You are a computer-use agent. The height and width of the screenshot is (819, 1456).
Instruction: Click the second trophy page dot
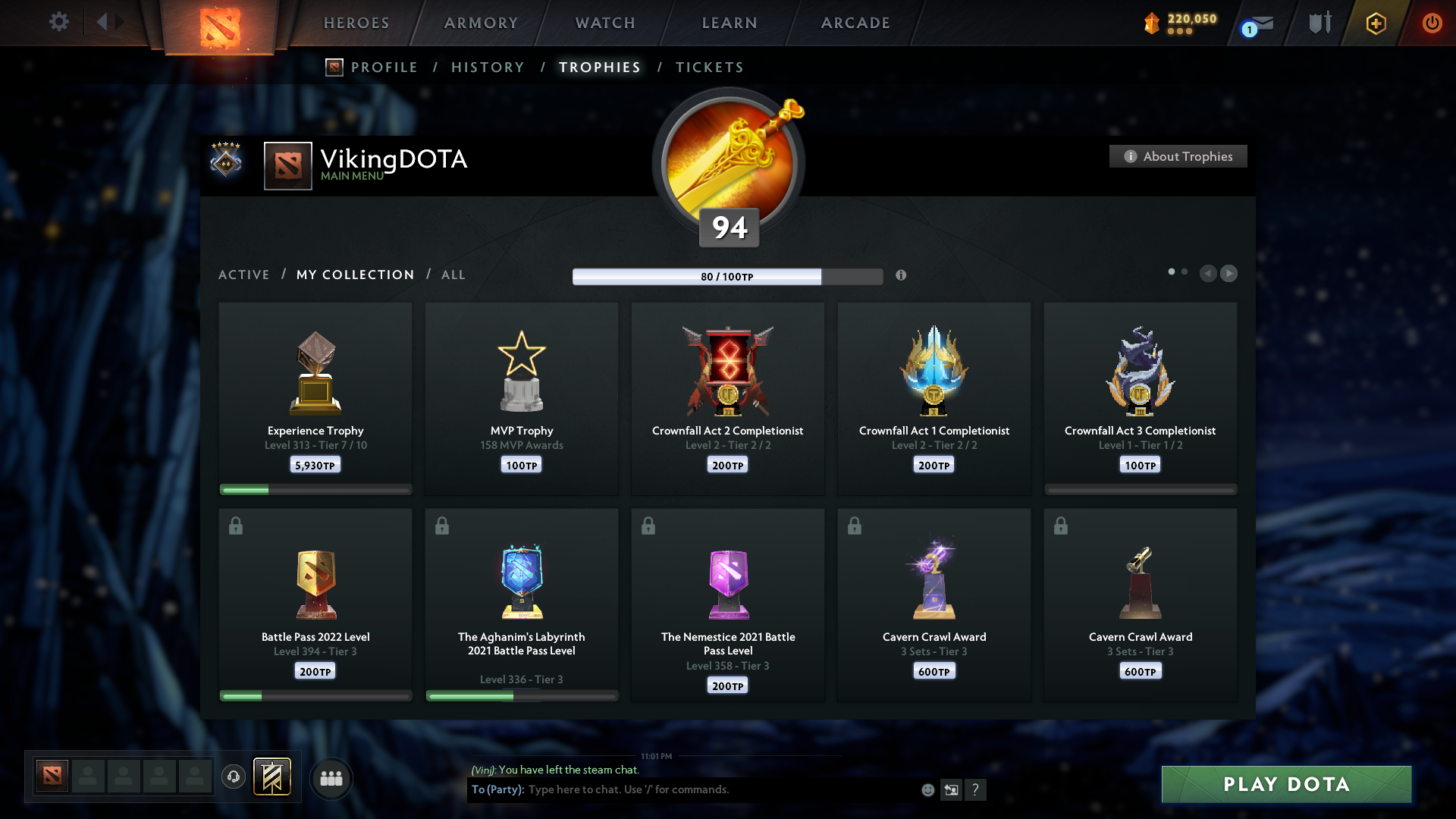(x=1185, y=270)
